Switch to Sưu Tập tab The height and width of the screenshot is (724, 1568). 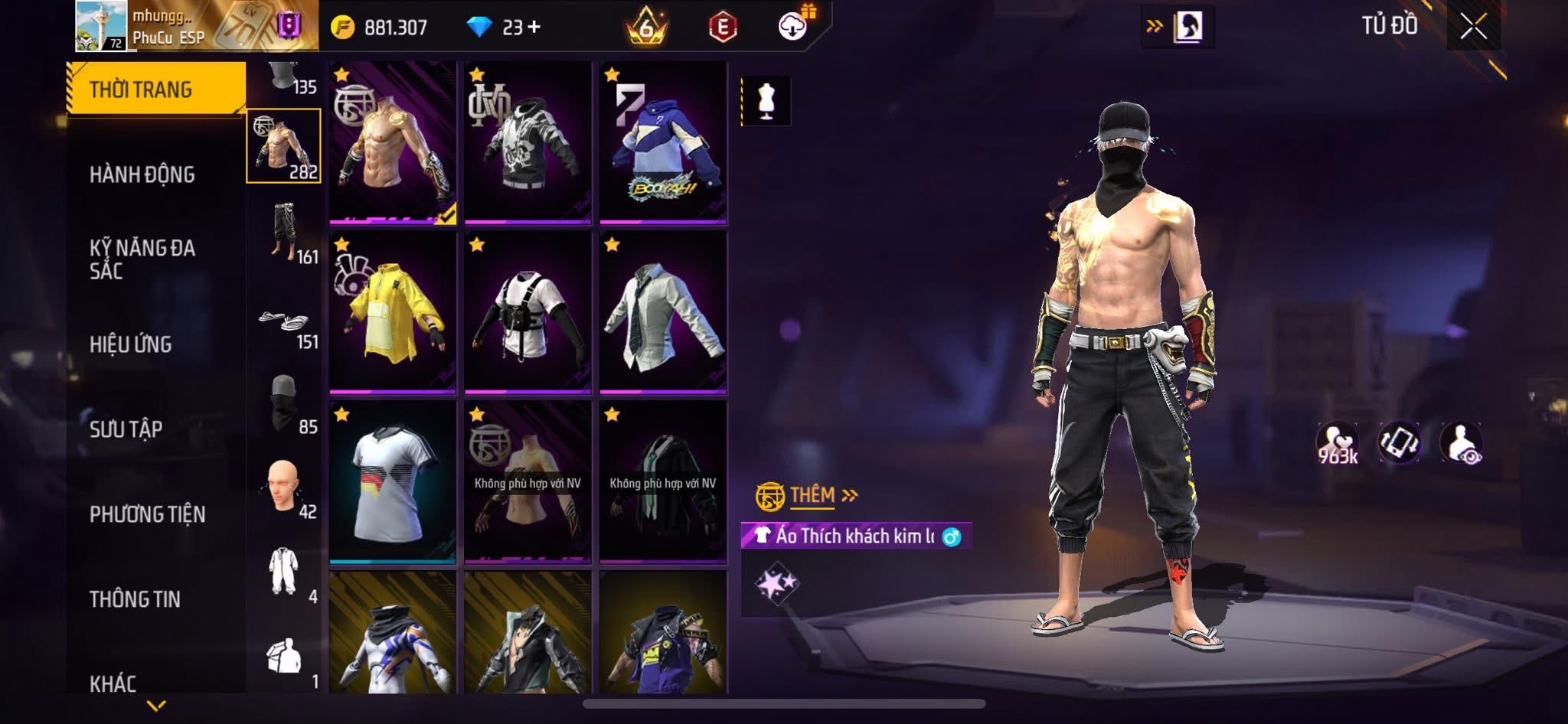coord(126,429)
